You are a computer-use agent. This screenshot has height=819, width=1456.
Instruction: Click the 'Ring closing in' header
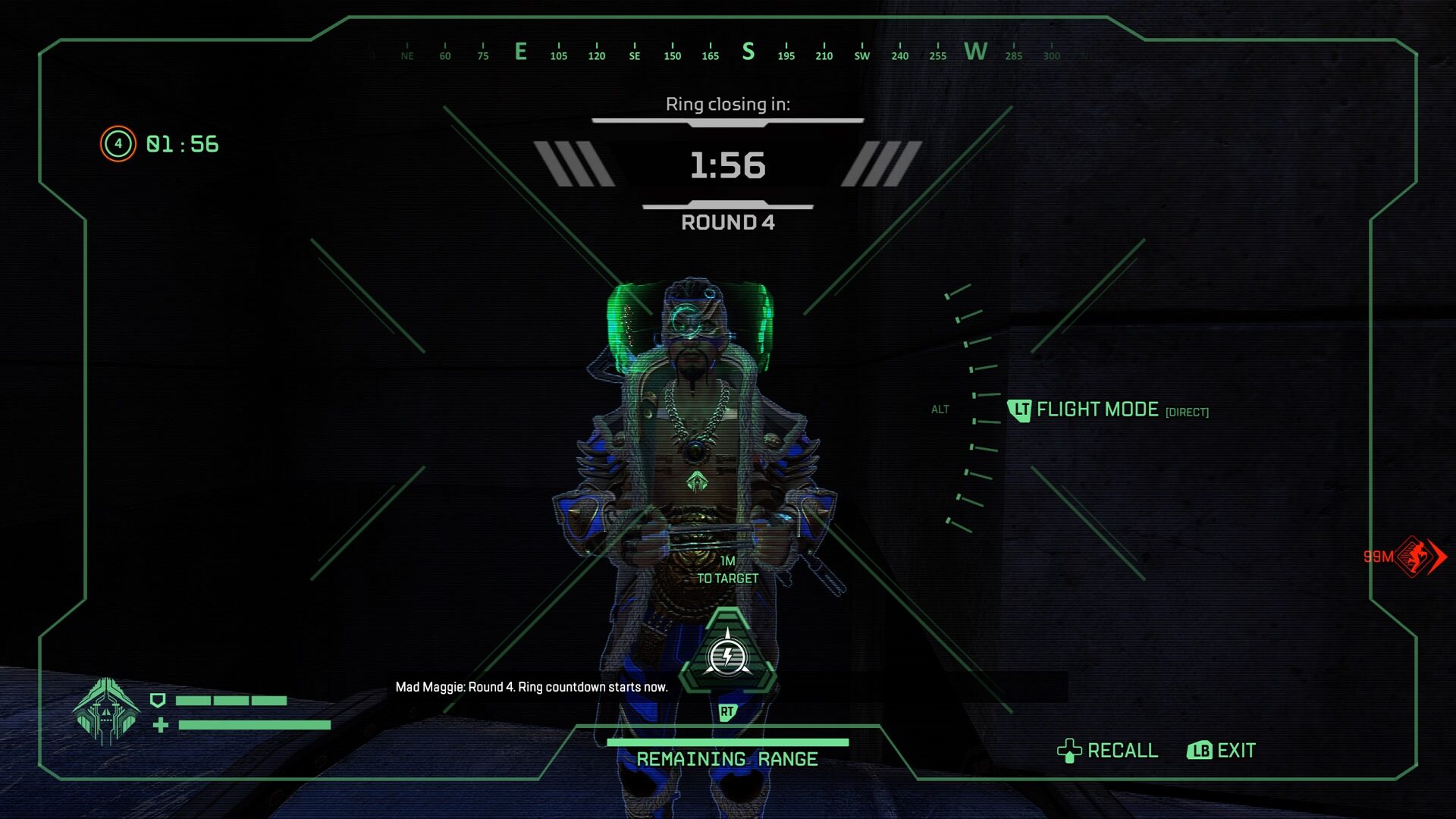coord(727,105)
